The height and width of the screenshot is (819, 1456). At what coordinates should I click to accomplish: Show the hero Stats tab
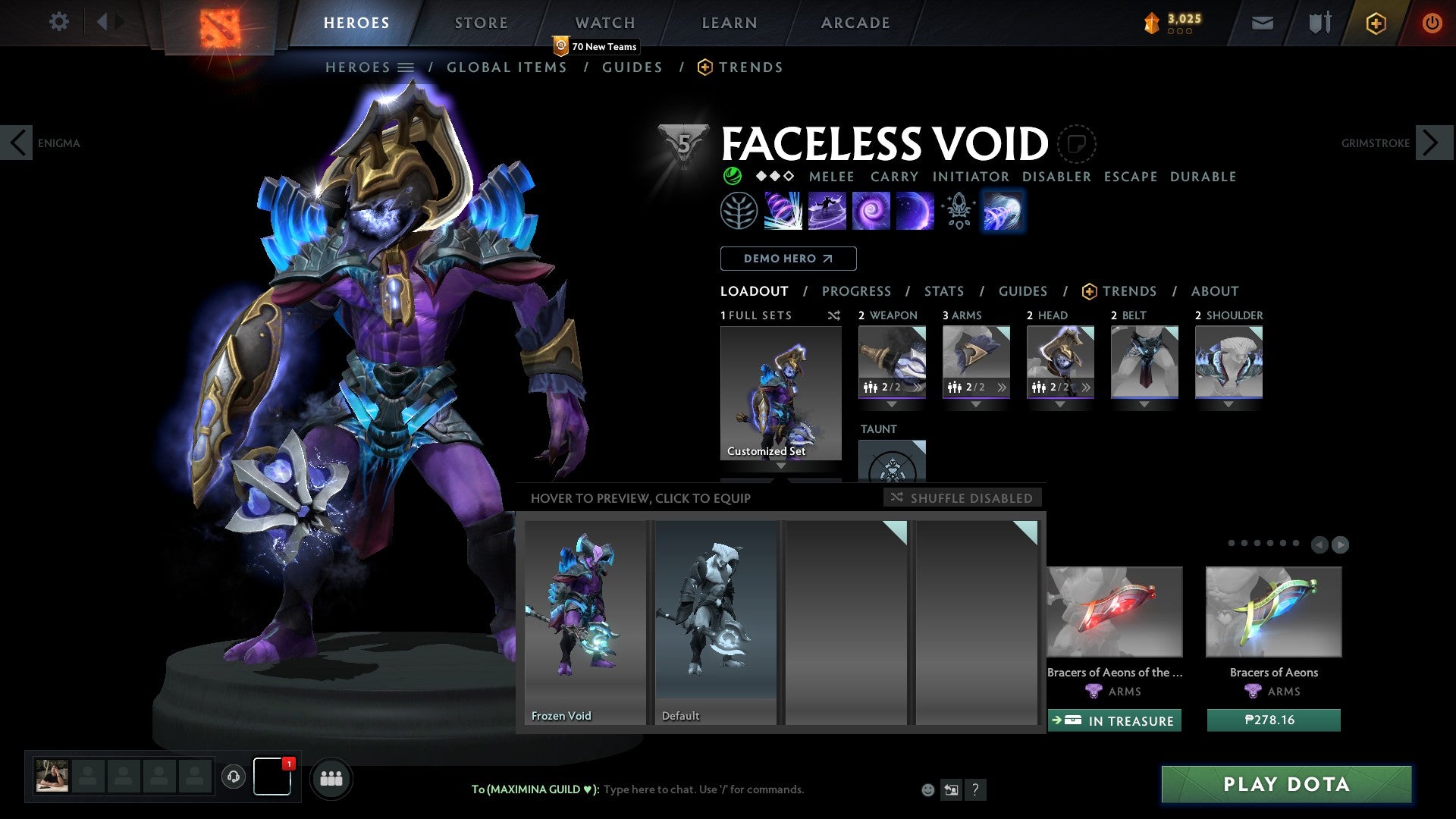point(943,291)
